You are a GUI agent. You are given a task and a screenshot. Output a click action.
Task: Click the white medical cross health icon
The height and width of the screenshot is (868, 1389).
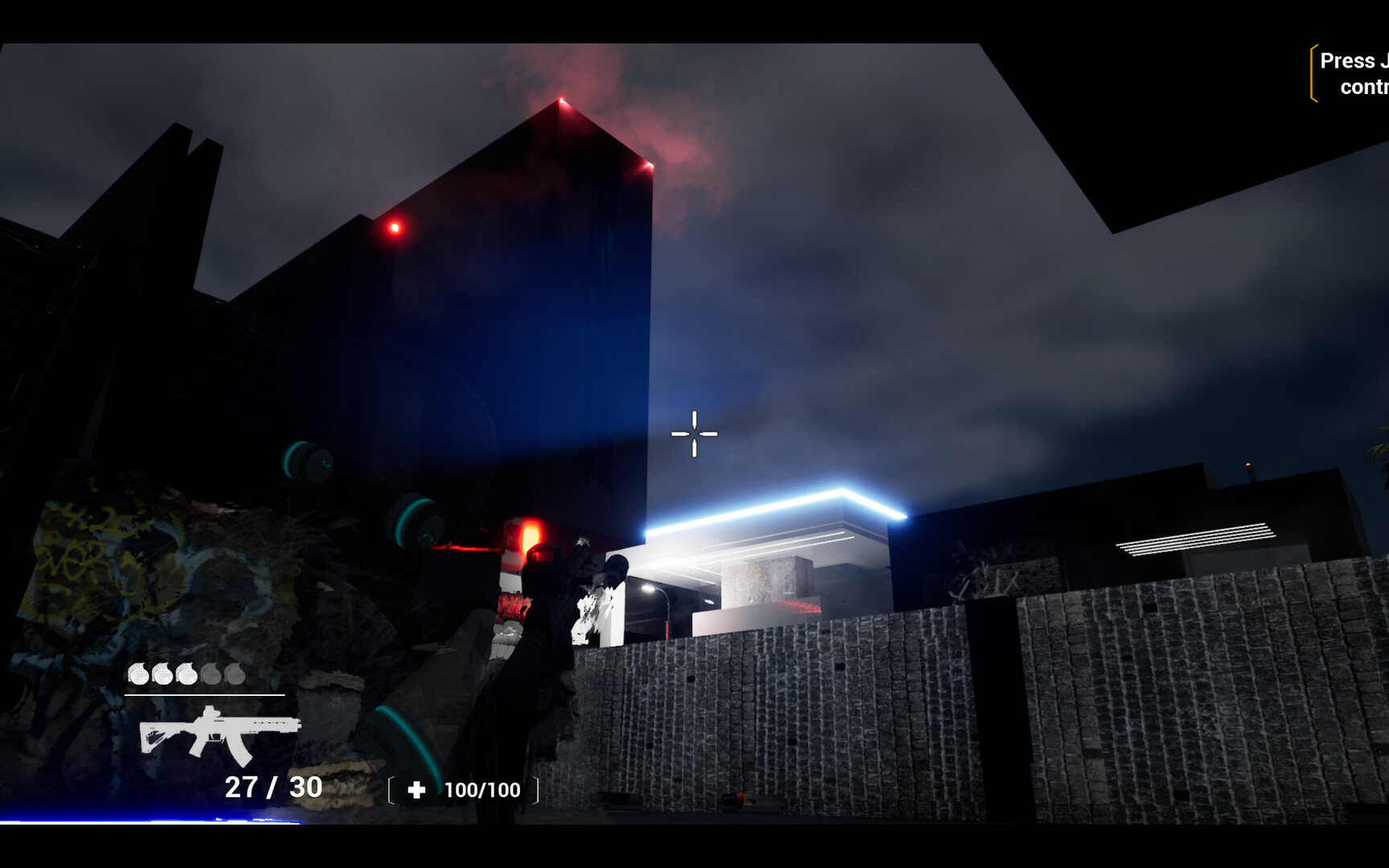point(417,790)
